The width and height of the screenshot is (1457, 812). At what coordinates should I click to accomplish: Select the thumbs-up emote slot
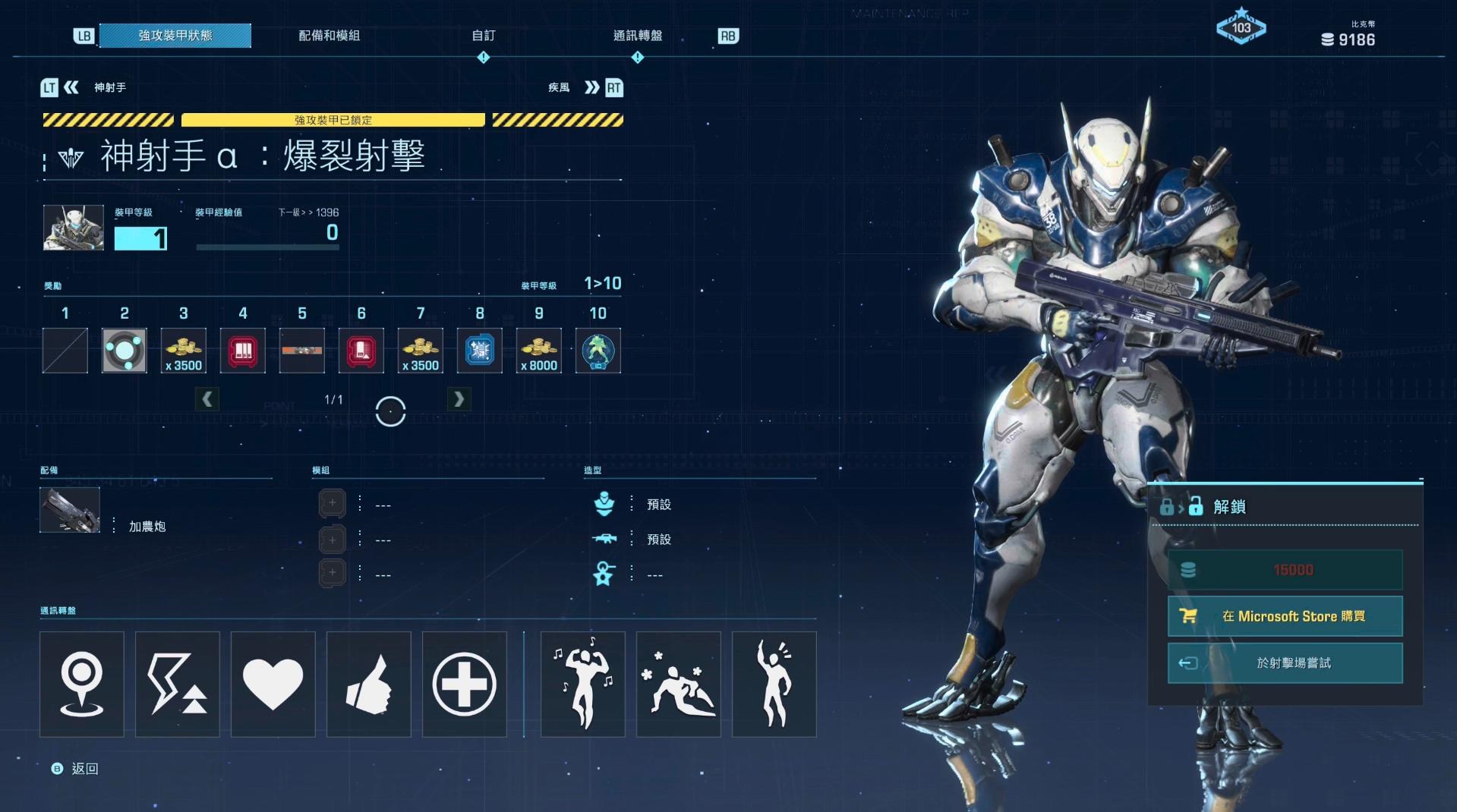(368, 684)
